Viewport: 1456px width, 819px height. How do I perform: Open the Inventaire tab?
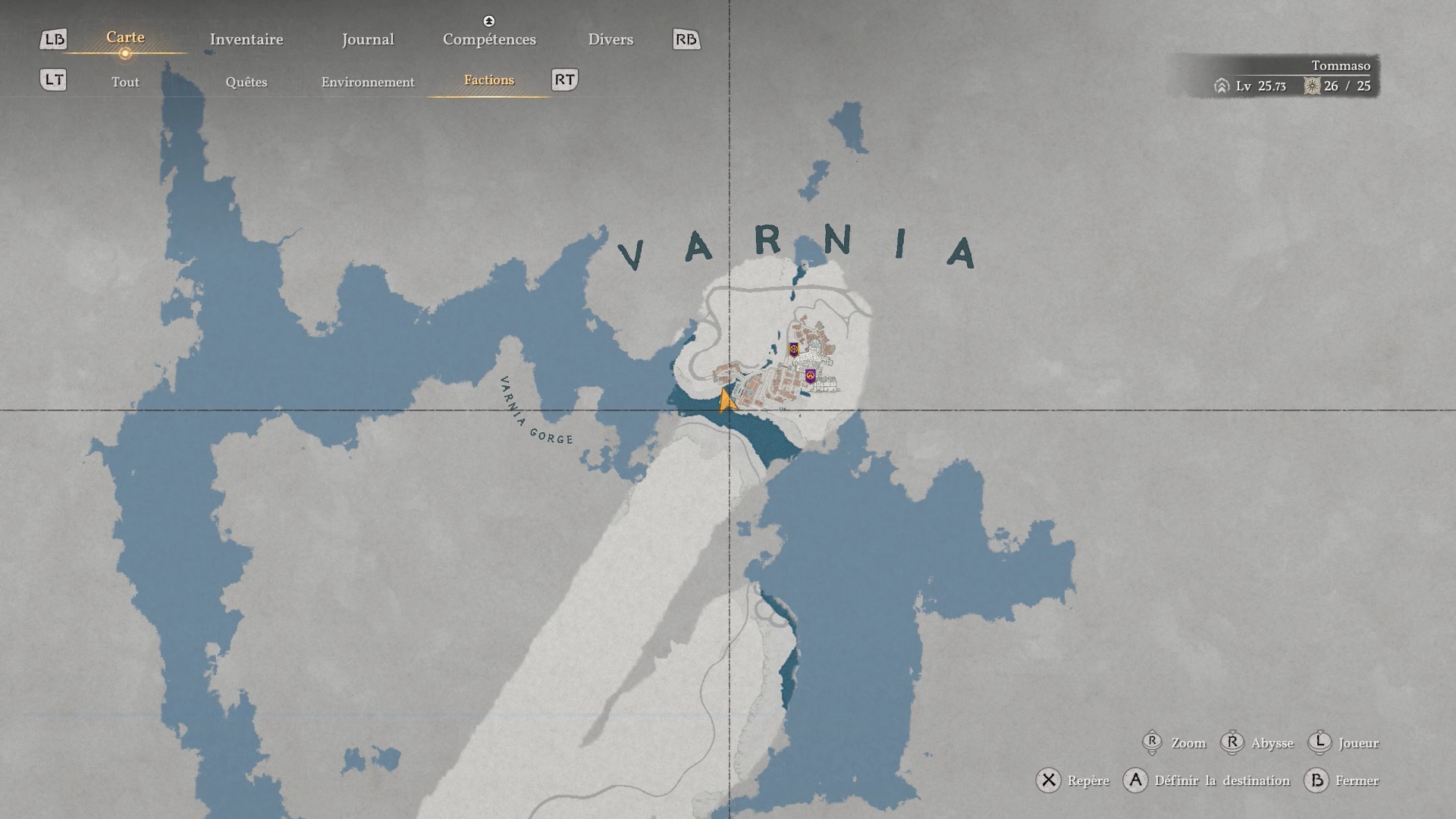[x=246, y=39]
